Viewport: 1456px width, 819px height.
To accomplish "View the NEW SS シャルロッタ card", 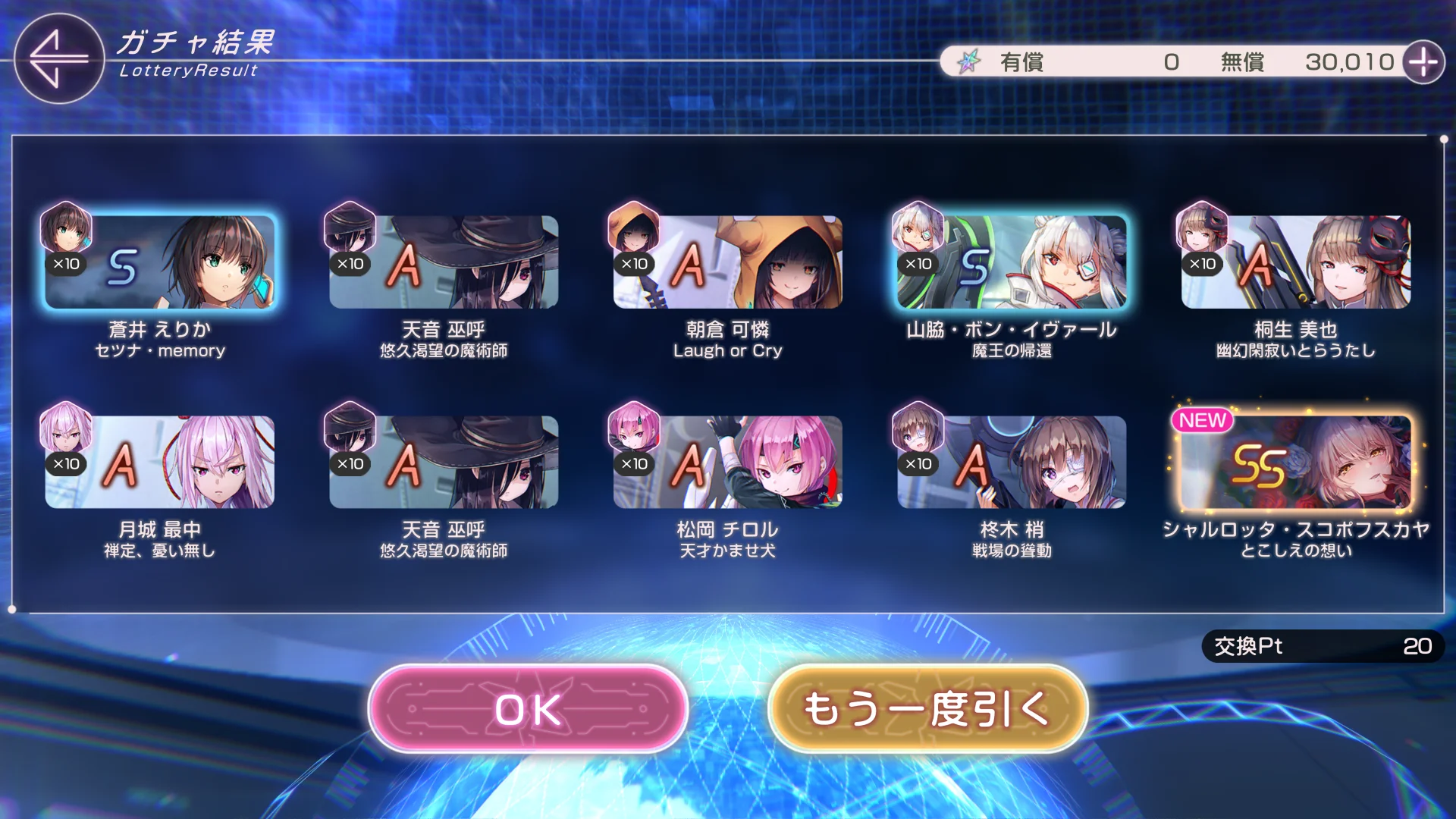I will click(1295, 462).
